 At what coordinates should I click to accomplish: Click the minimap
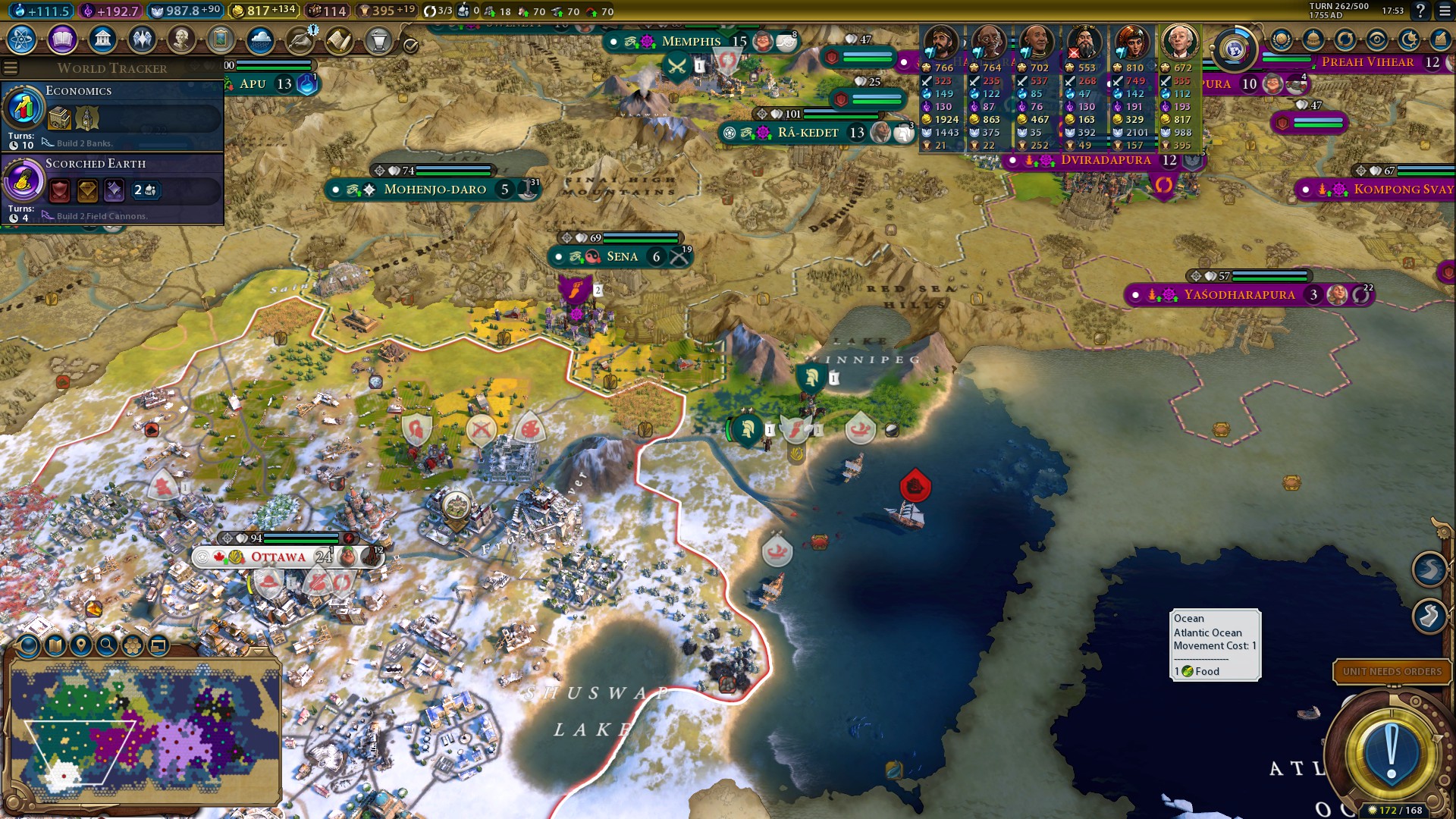pos(144,730)
